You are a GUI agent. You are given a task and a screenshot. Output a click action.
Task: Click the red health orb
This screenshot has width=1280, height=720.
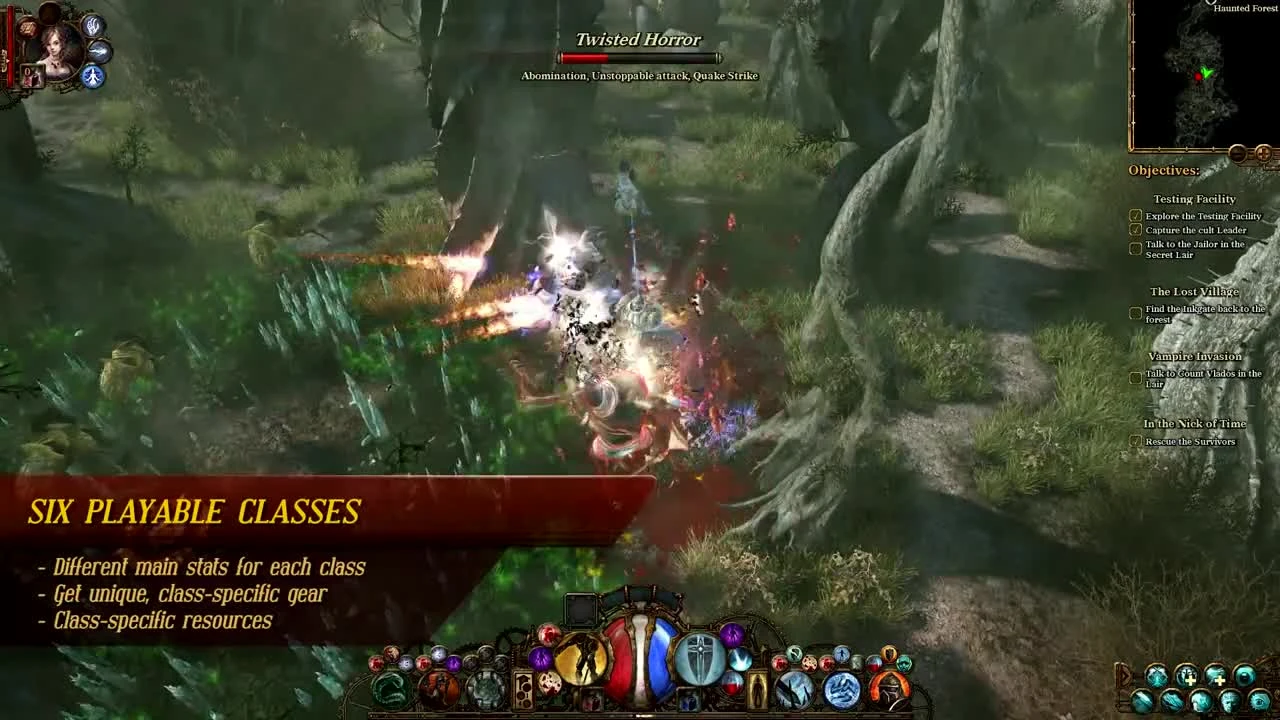(x=620, y=662)
